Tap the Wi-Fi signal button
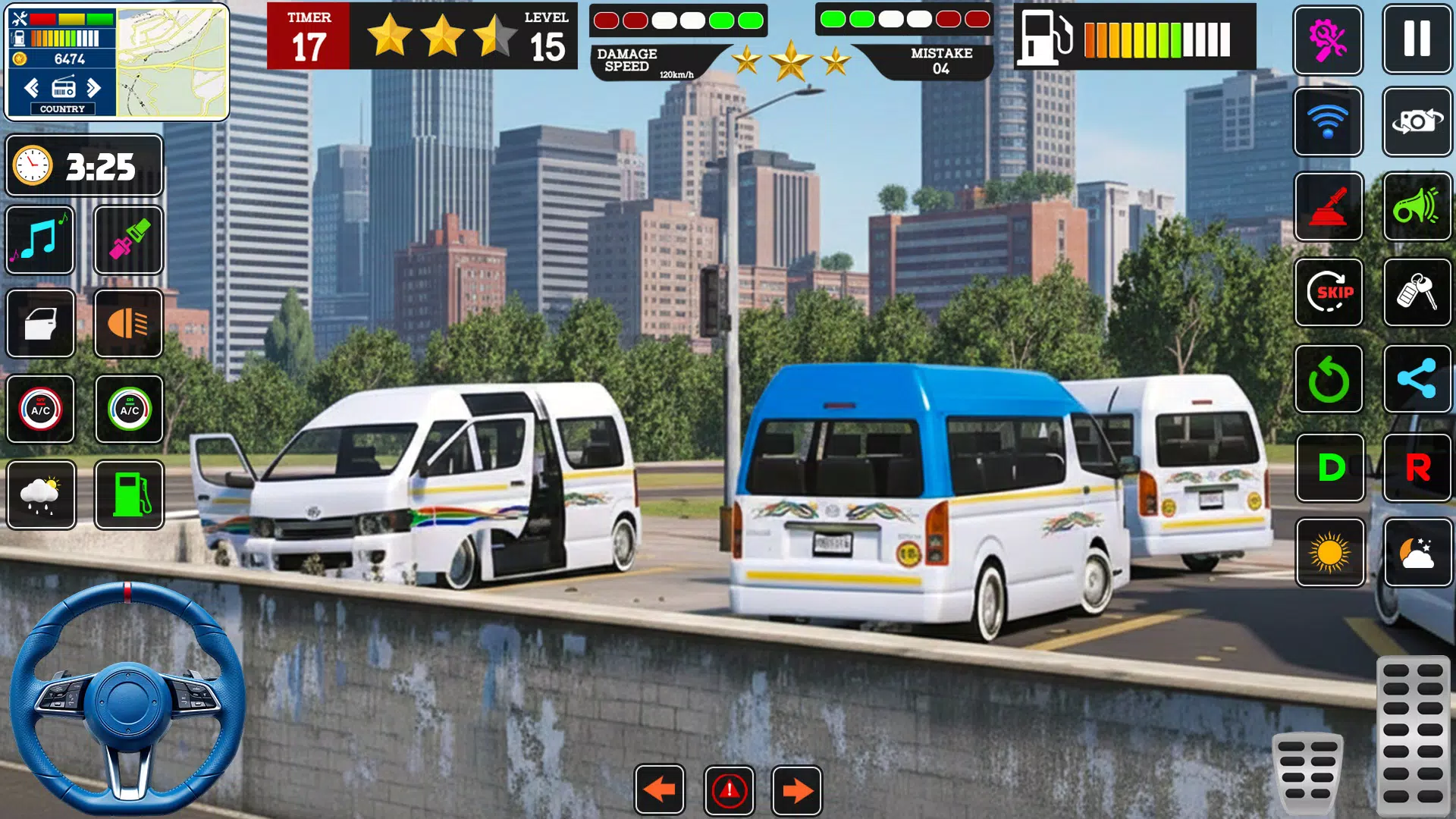This screenshot has height=819, width=1456. point(1328,121)
